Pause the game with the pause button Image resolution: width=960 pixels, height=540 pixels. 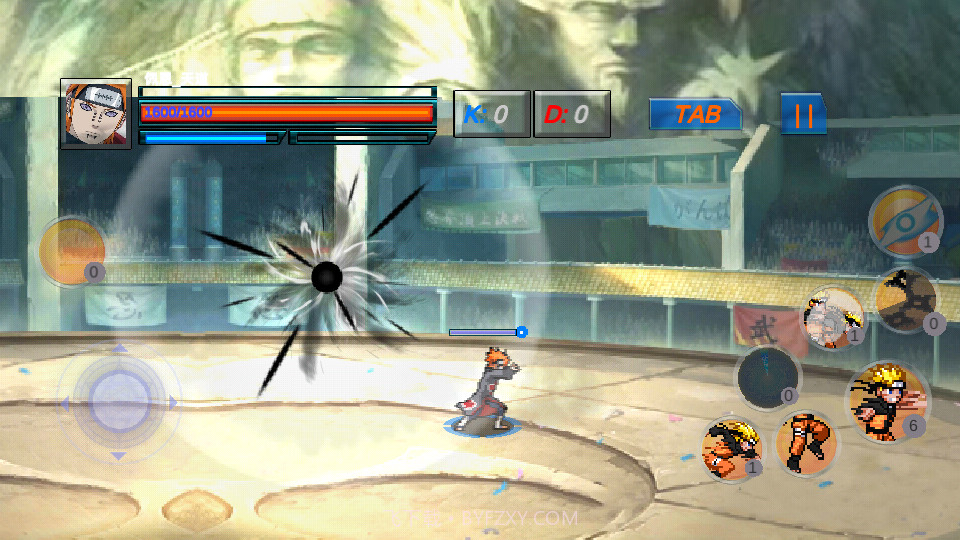tap(803, 114)
